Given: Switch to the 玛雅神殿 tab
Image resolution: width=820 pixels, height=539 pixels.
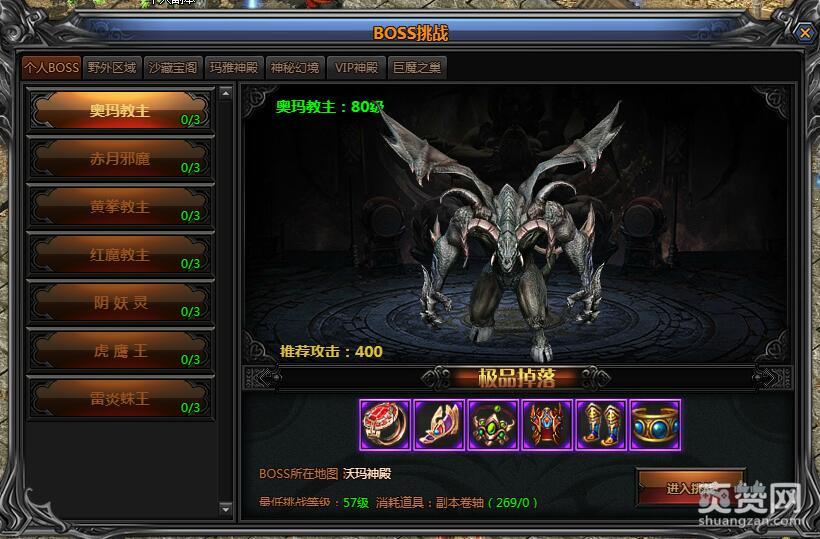Looking at the screenshot, I should 233,68.
